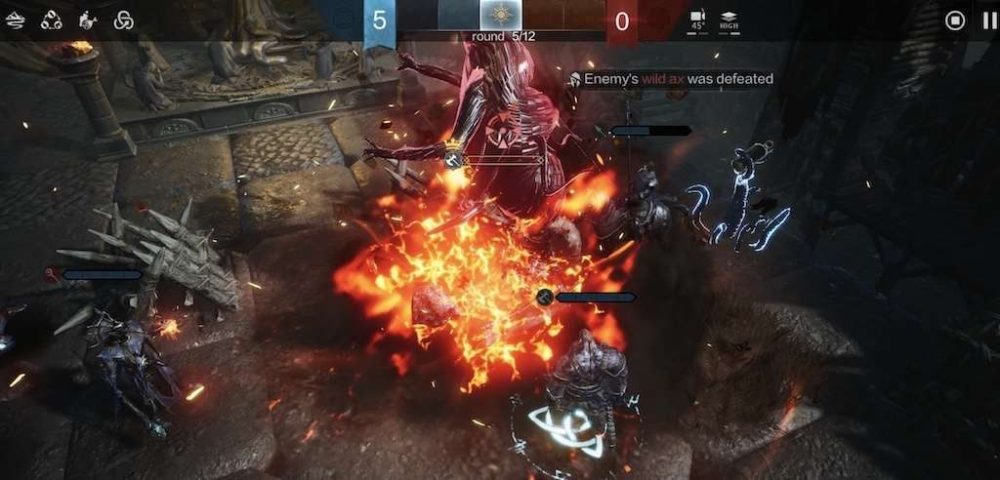Click the layered pyramid icon
1000x480 pixels.
point(15,20)
